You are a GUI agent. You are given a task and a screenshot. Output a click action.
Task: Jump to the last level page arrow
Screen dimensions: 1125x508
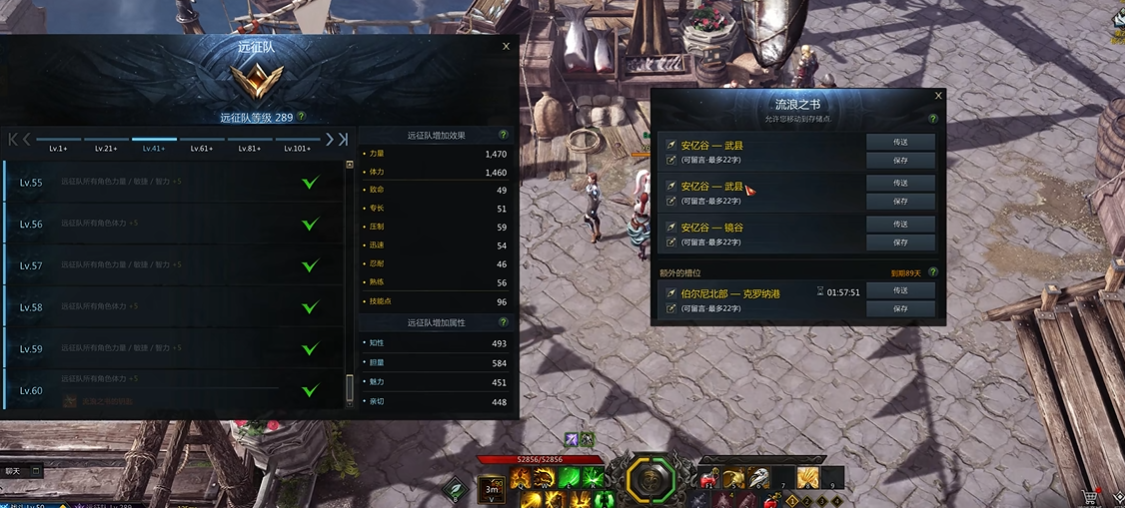click(x=343, y=140)
